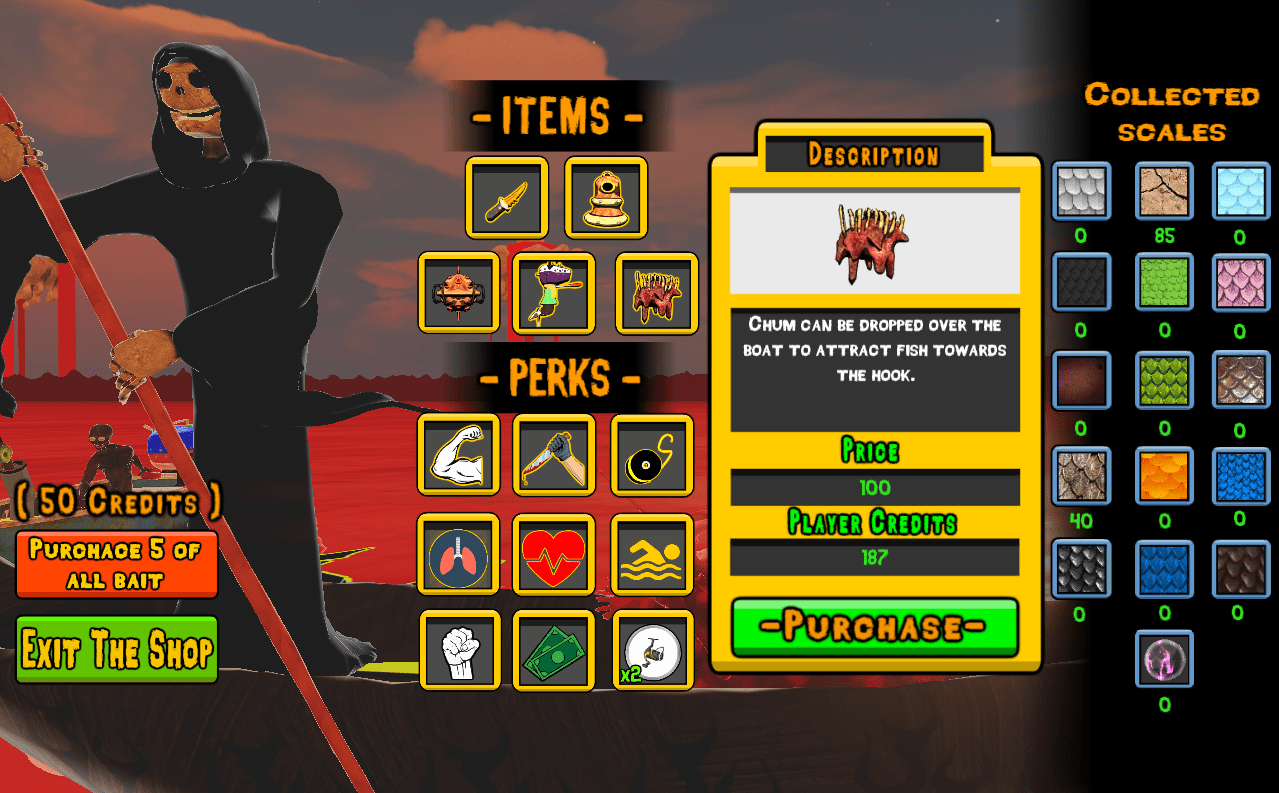
Task: Purchase 5 of all bait
Action: pos(117,564)
